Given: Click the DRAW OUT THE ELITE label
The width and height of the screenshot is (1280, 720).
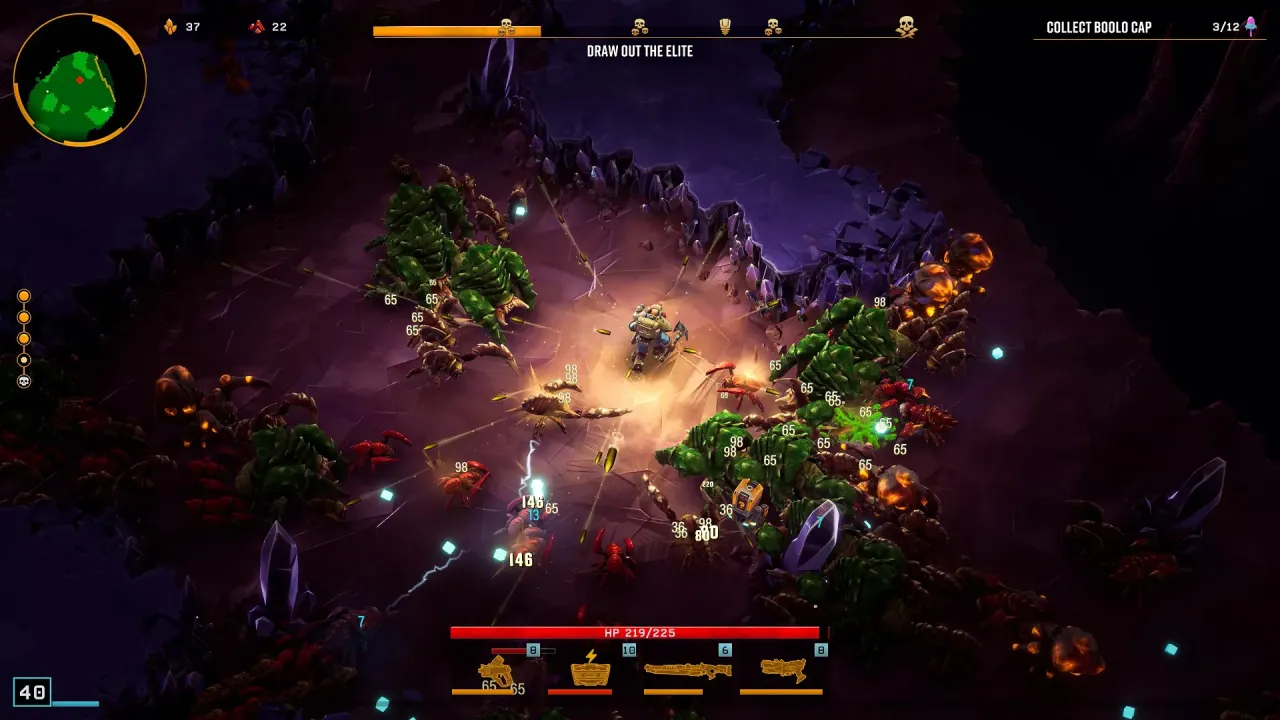Looking at the screenshot, I should 640,51.
